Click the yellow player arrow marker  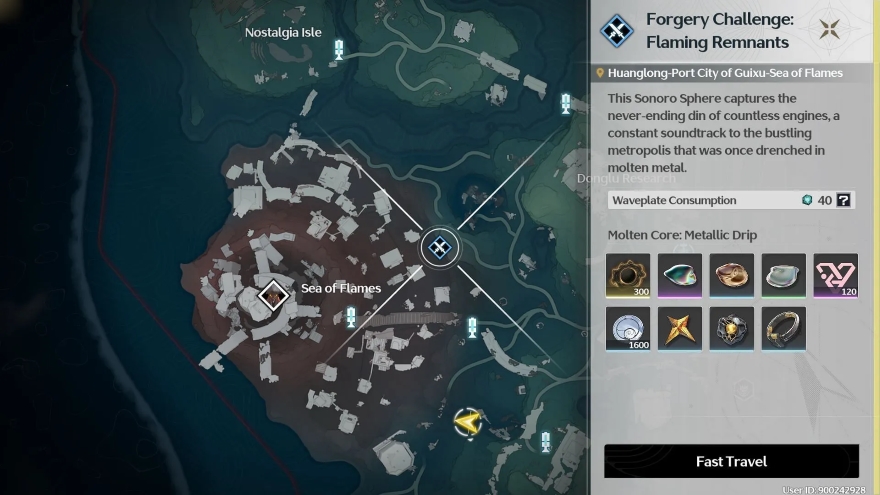click(467, 423)
